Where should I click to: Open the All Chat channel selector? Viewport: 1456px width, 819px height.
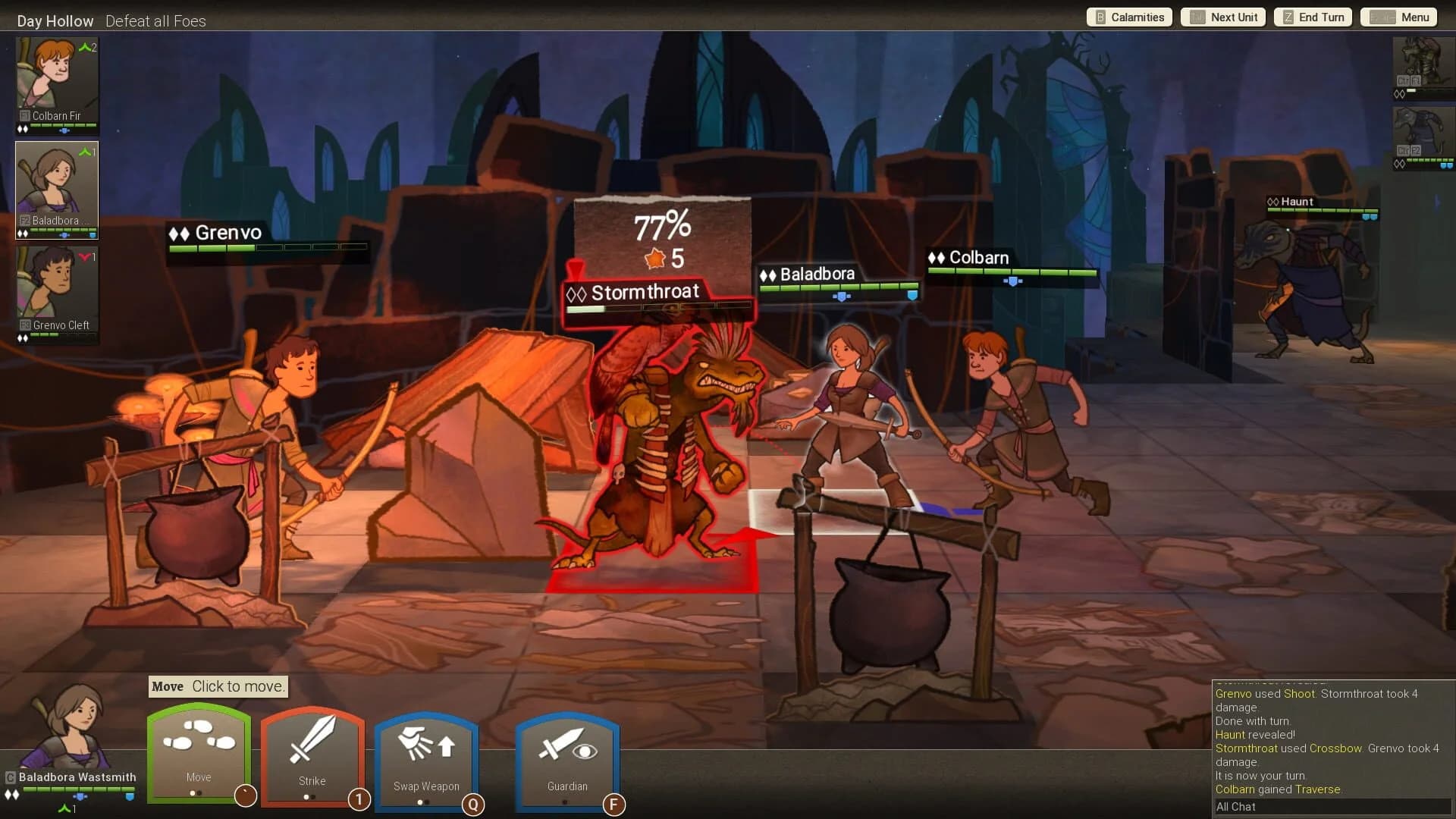click(1236, 807)
